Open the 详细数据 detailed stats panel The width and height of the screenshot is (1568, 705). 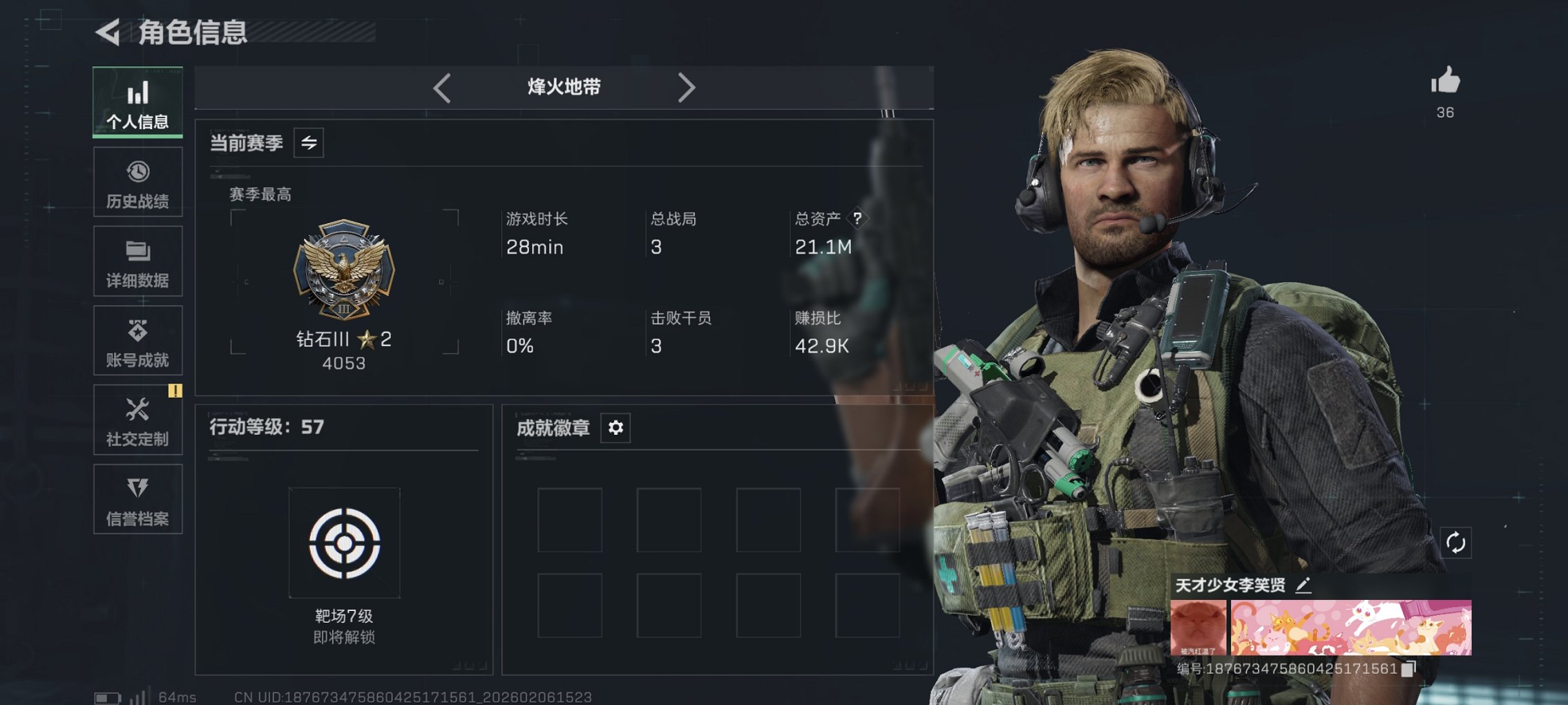click(137, 261)
